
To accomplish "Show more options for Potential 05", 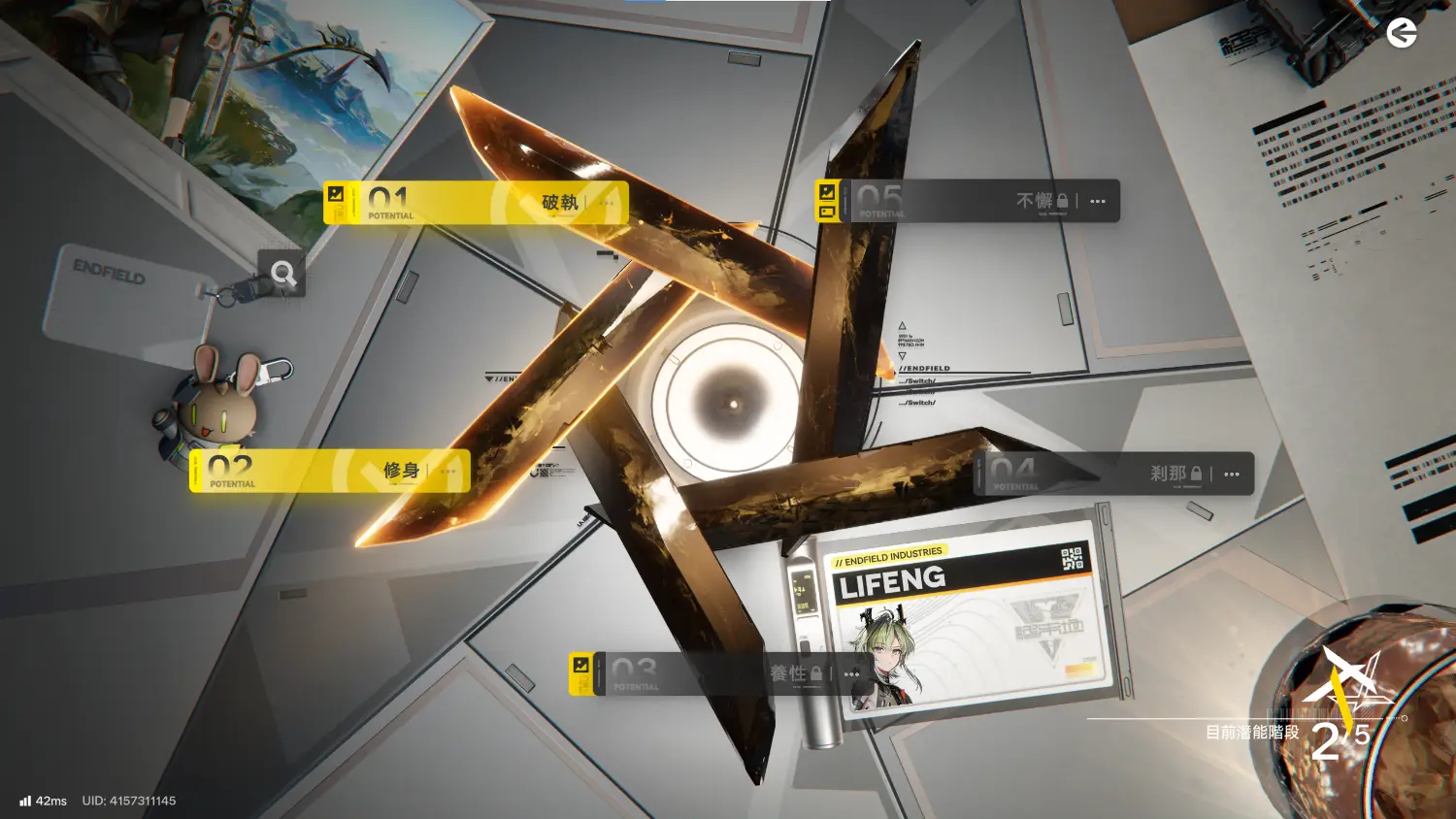I will (1098, 202).
